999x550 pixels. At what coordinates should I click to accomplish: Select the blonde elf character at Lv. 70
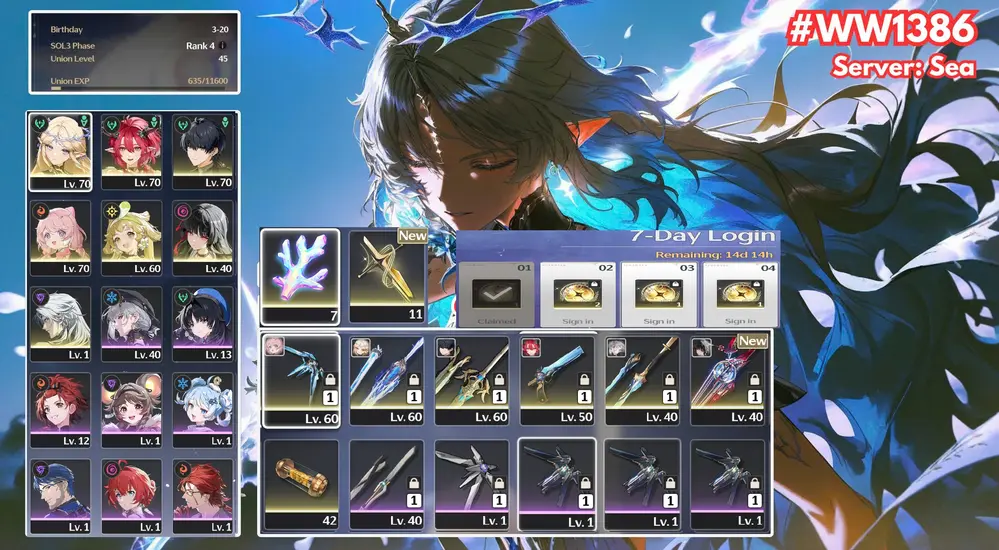(x=61, y=151)
